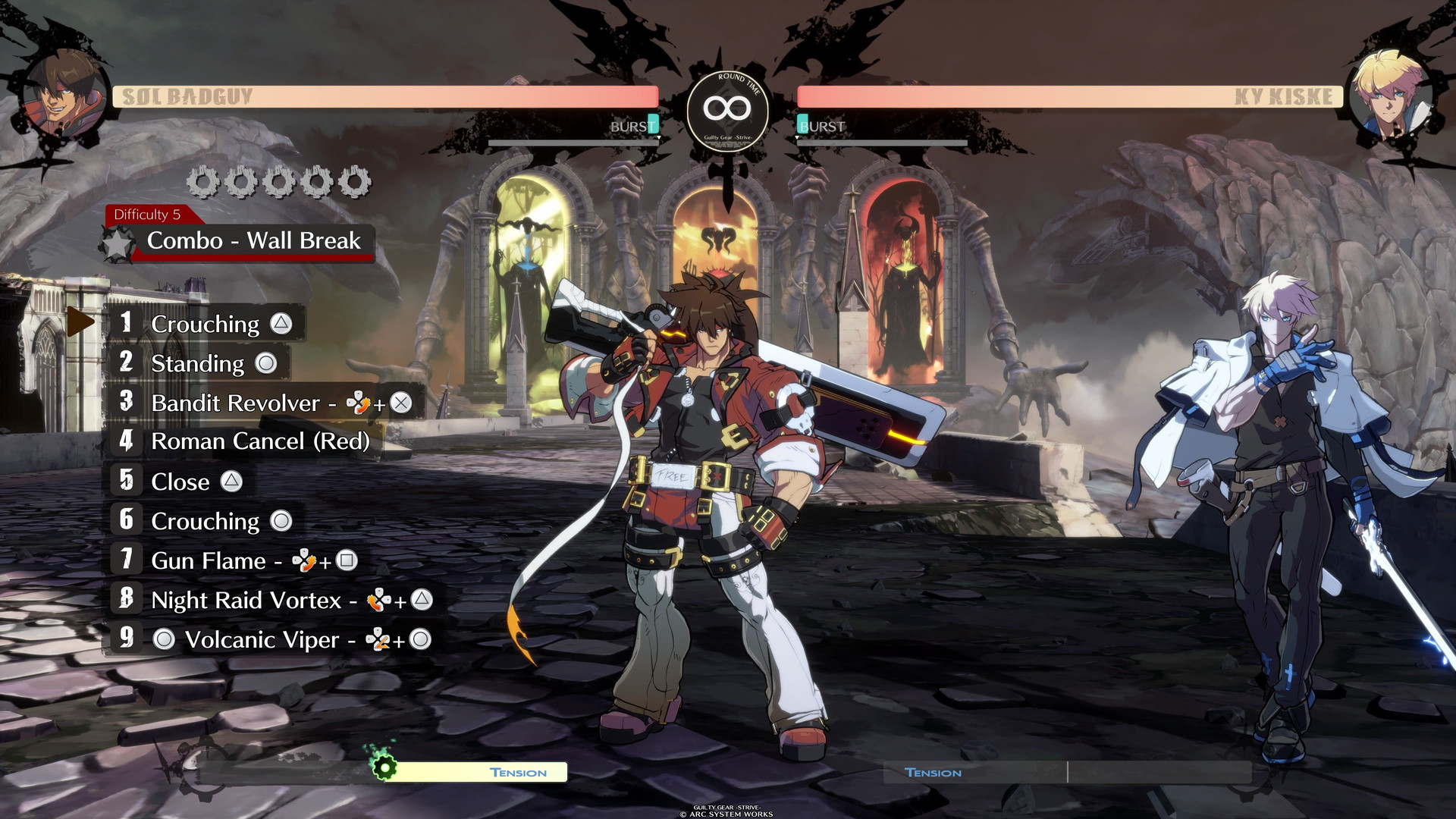Image resolution: width=1456 pixels, height=819 pixels.
Task: Select the Volcanic Viper combo step
Action: pos(262,639)
